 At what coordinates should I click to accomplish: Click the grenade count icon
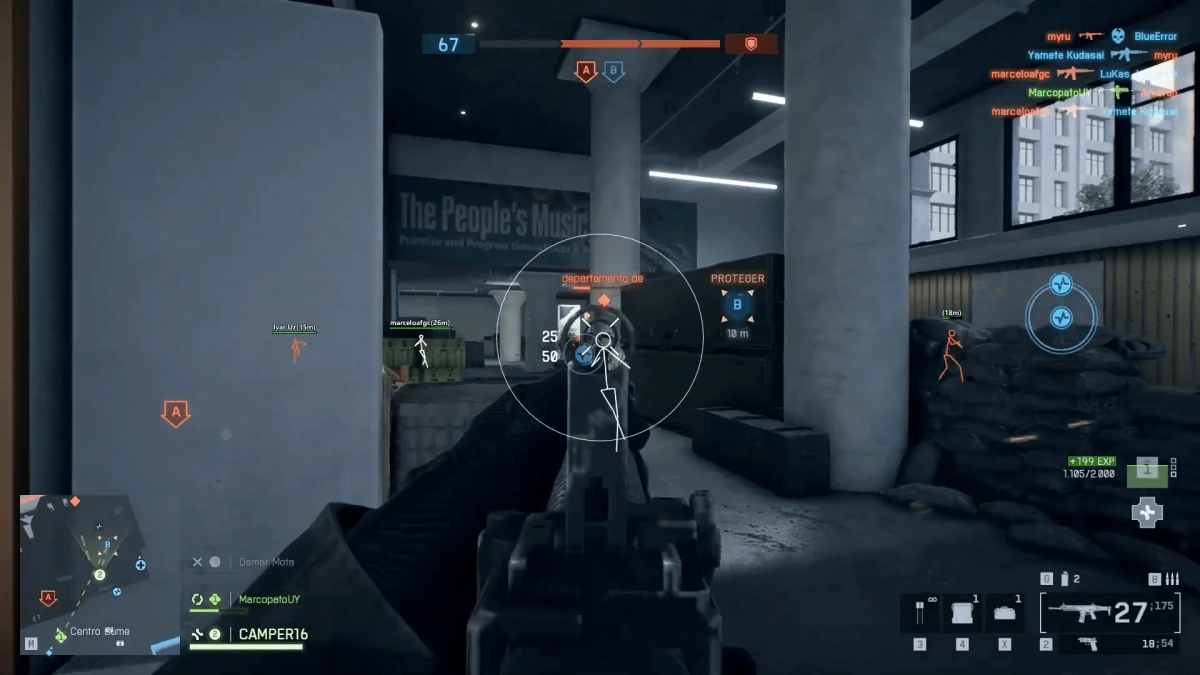coord(1066,579)
